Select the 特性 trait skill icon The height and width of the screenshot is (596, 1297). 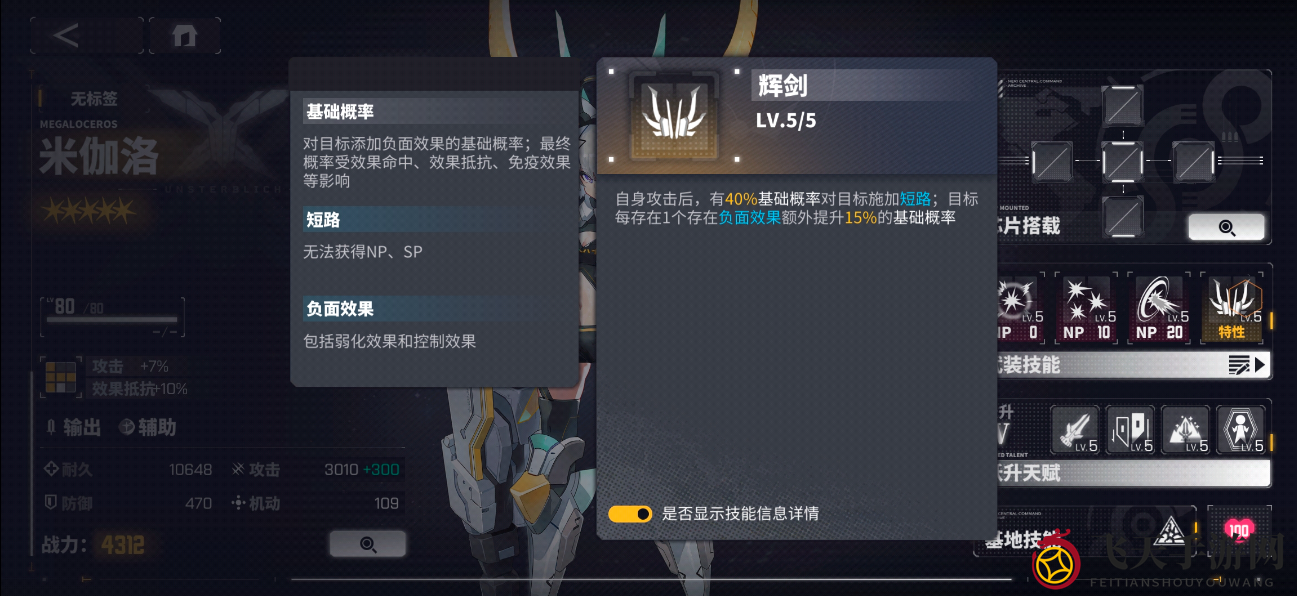click(x=1231, y=308)
